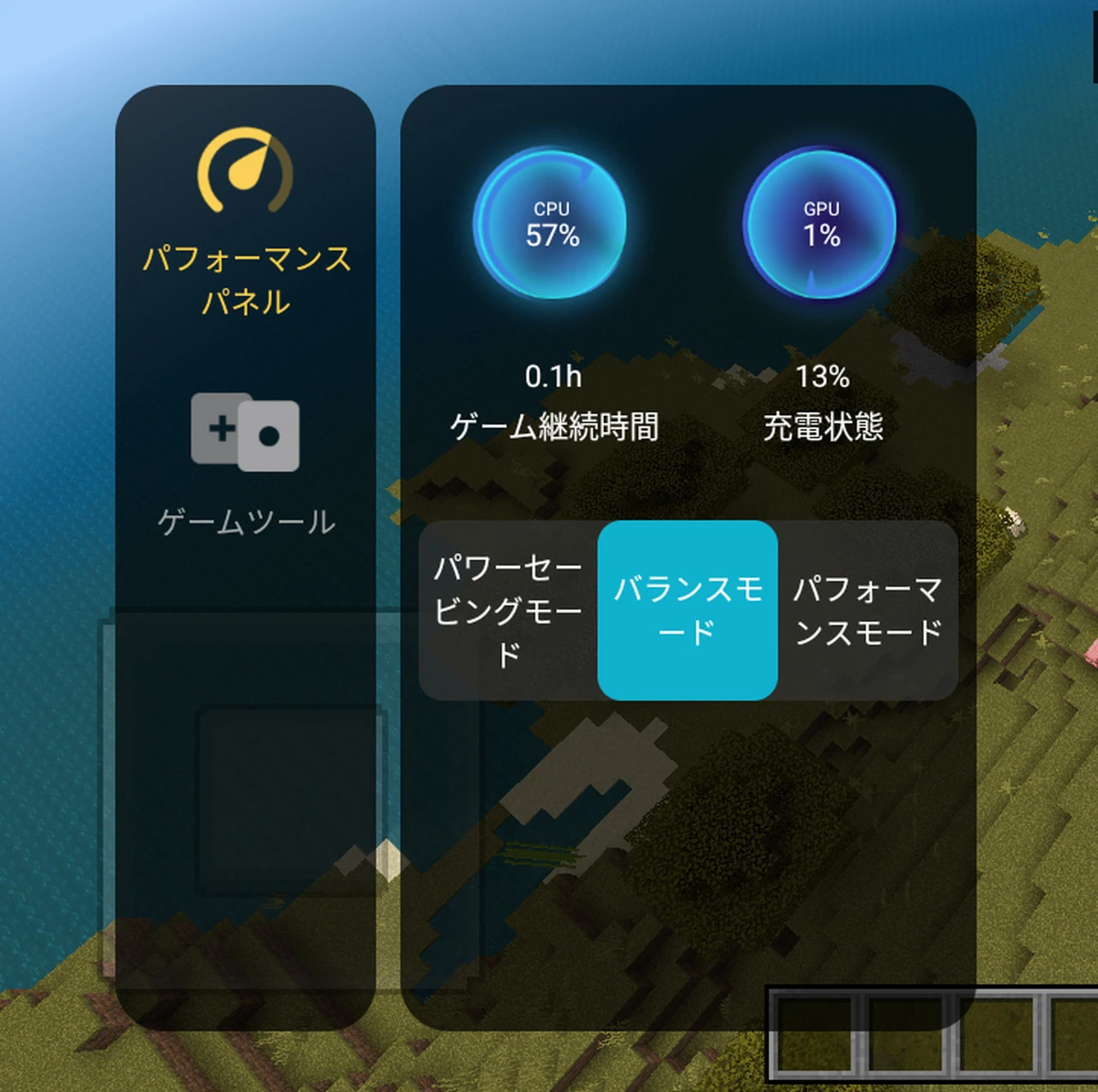Open the パフォーマンスパネル tab

click(x=245, y=221)
